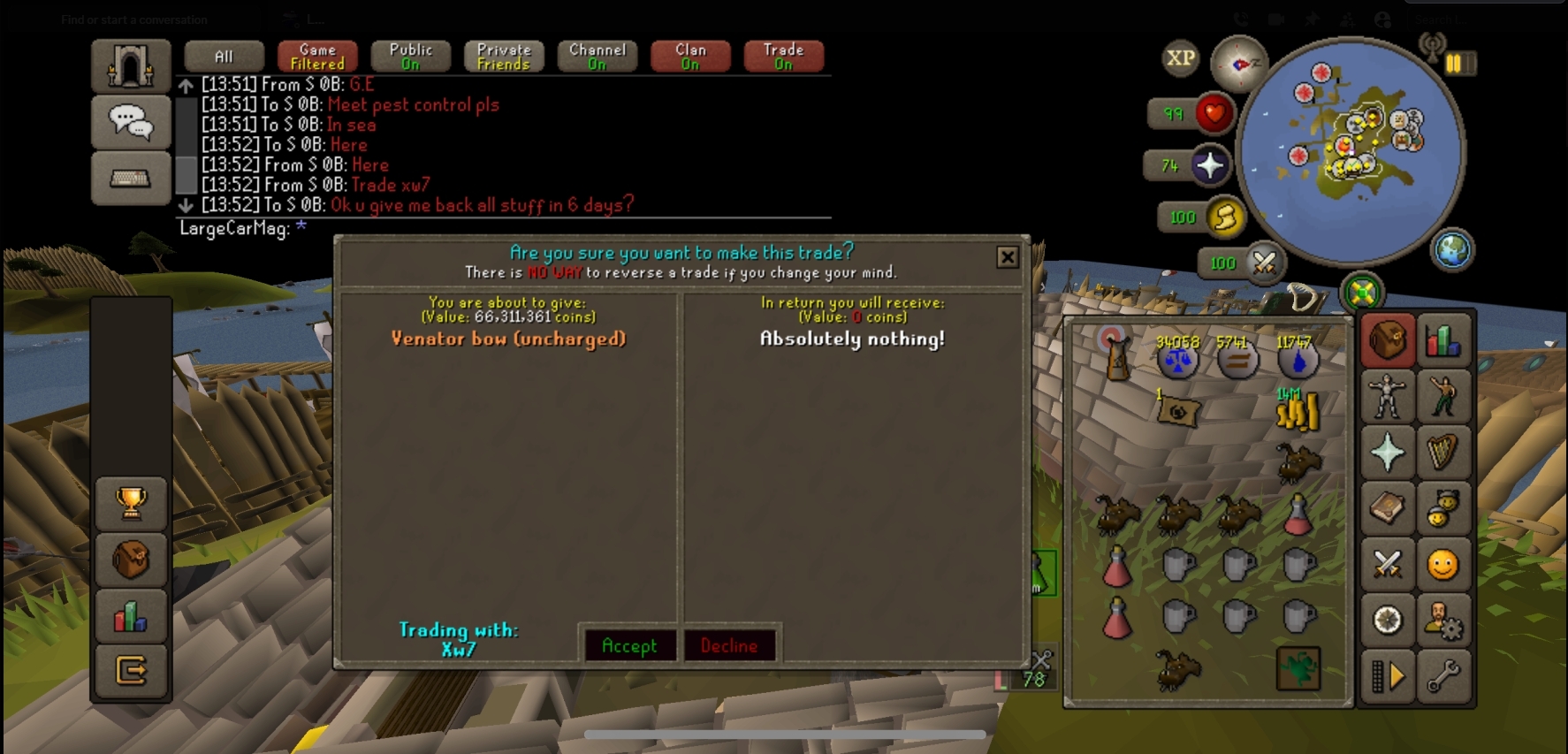The height and width of the screenshot is (754, 1568).
Task: Activate quick prayers orb
Action: click(x=1208, y=165)
